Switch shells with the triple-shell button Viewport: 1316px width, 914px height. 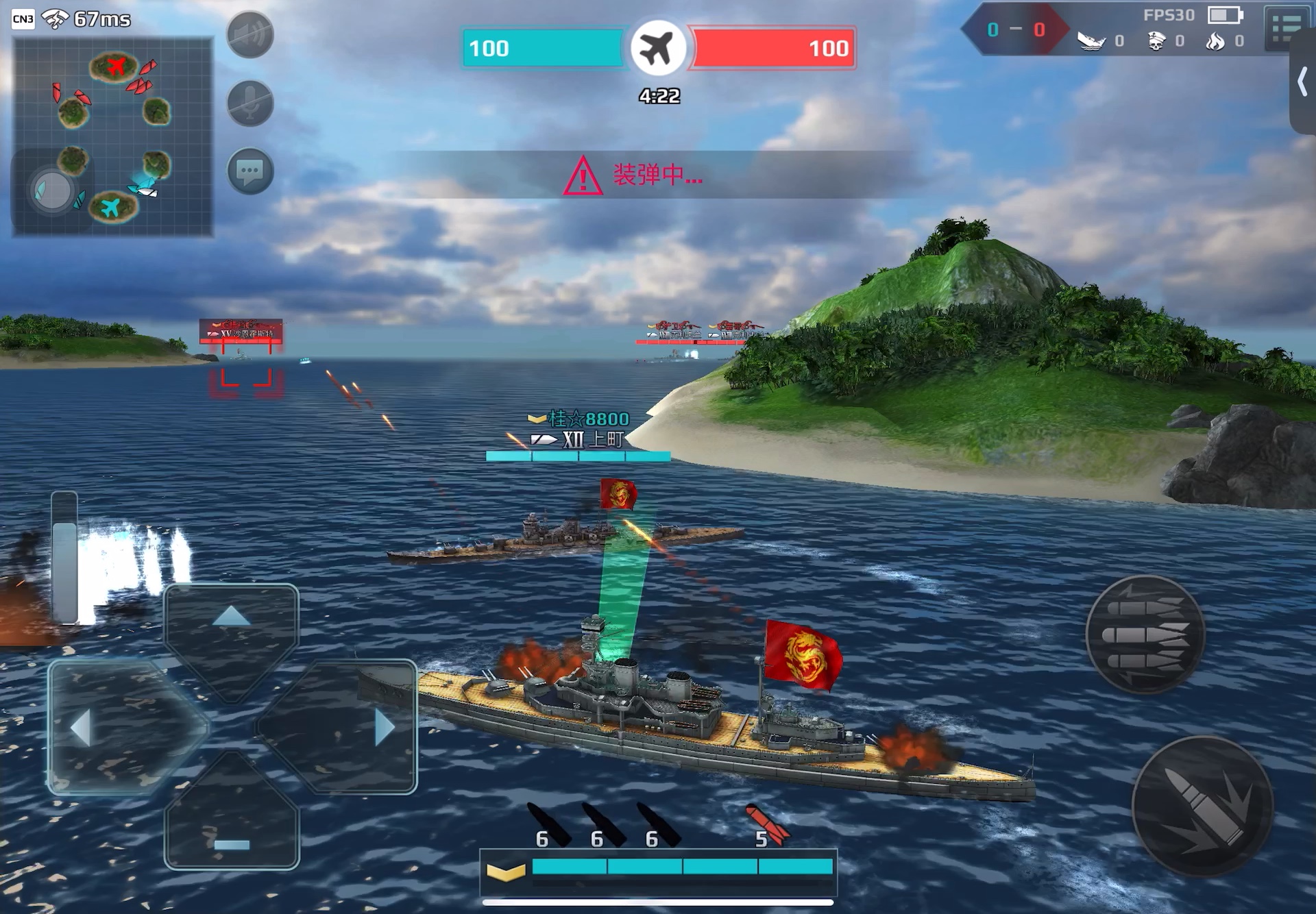(1145, 634)
